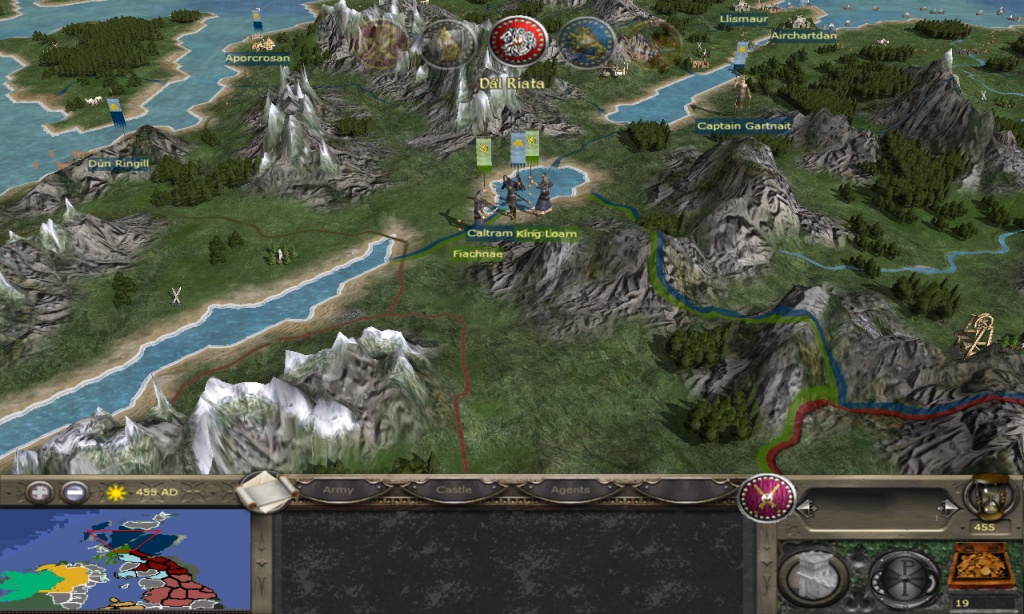This screenshot has width=1024, height=614.
Task: Switch to the Agents tab
Action: click(569, 491)
